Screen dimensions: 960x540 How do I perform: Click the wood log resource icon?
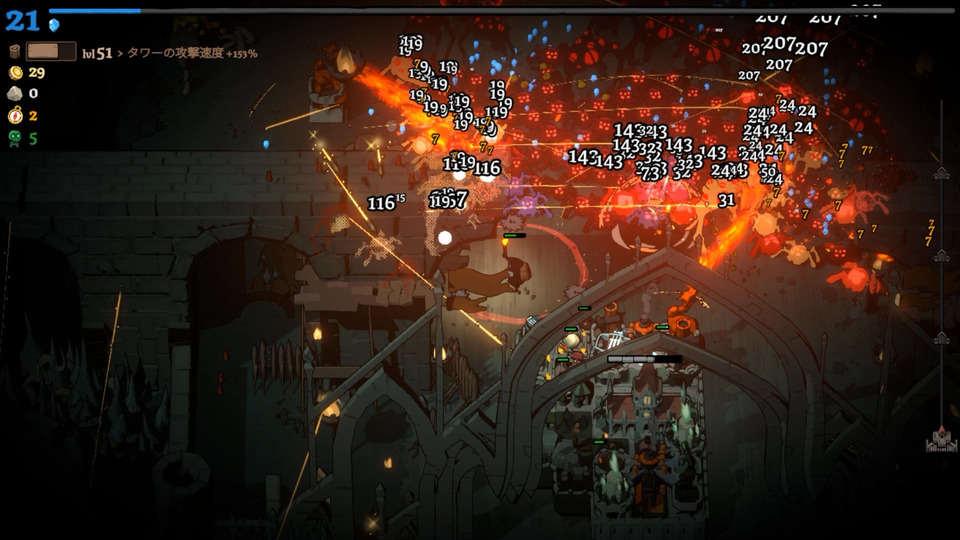(x=15, y=51)
